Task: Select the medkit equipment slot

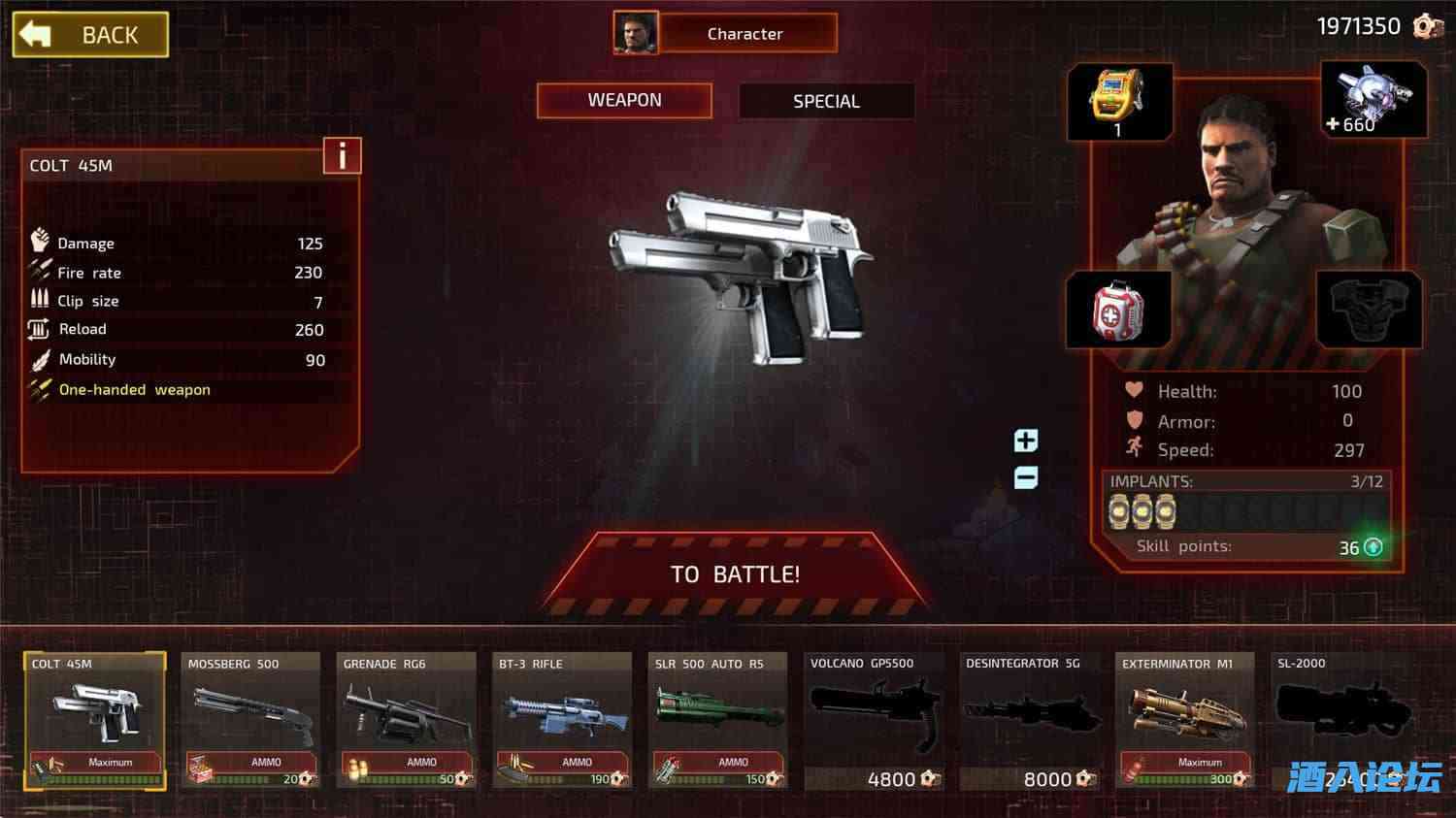Action: 1118,309
